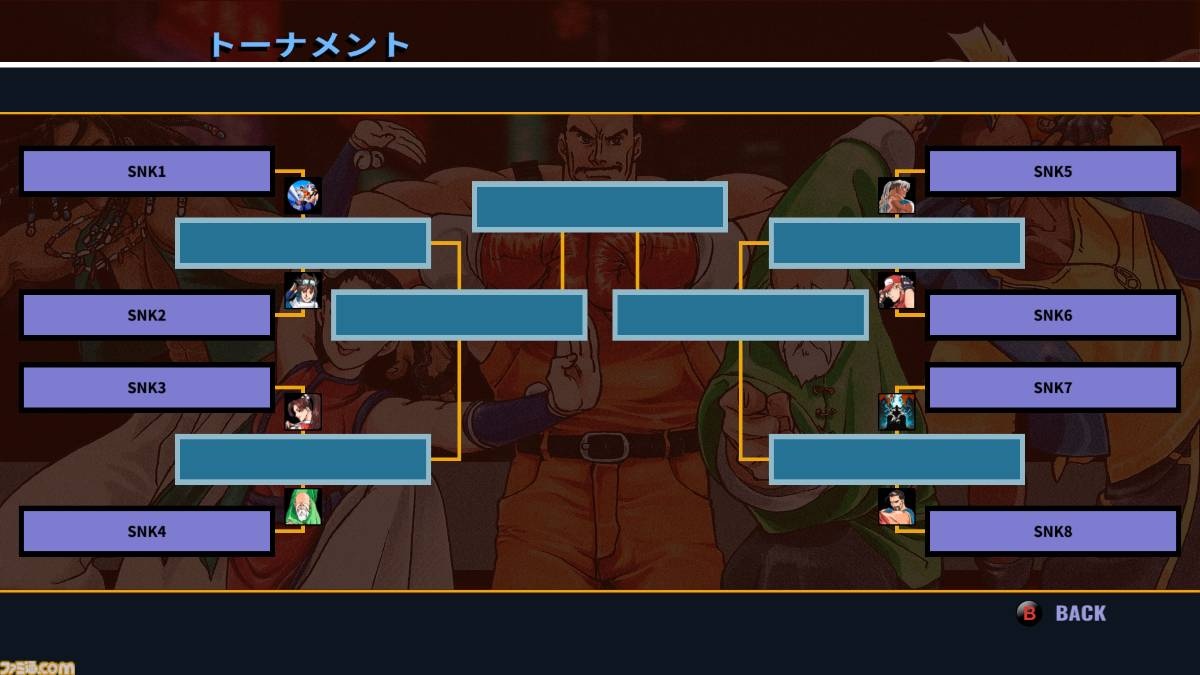Click SNK6's red cap fighter portrait
This screenshot has height=675, width=1200.
point(896,291)
